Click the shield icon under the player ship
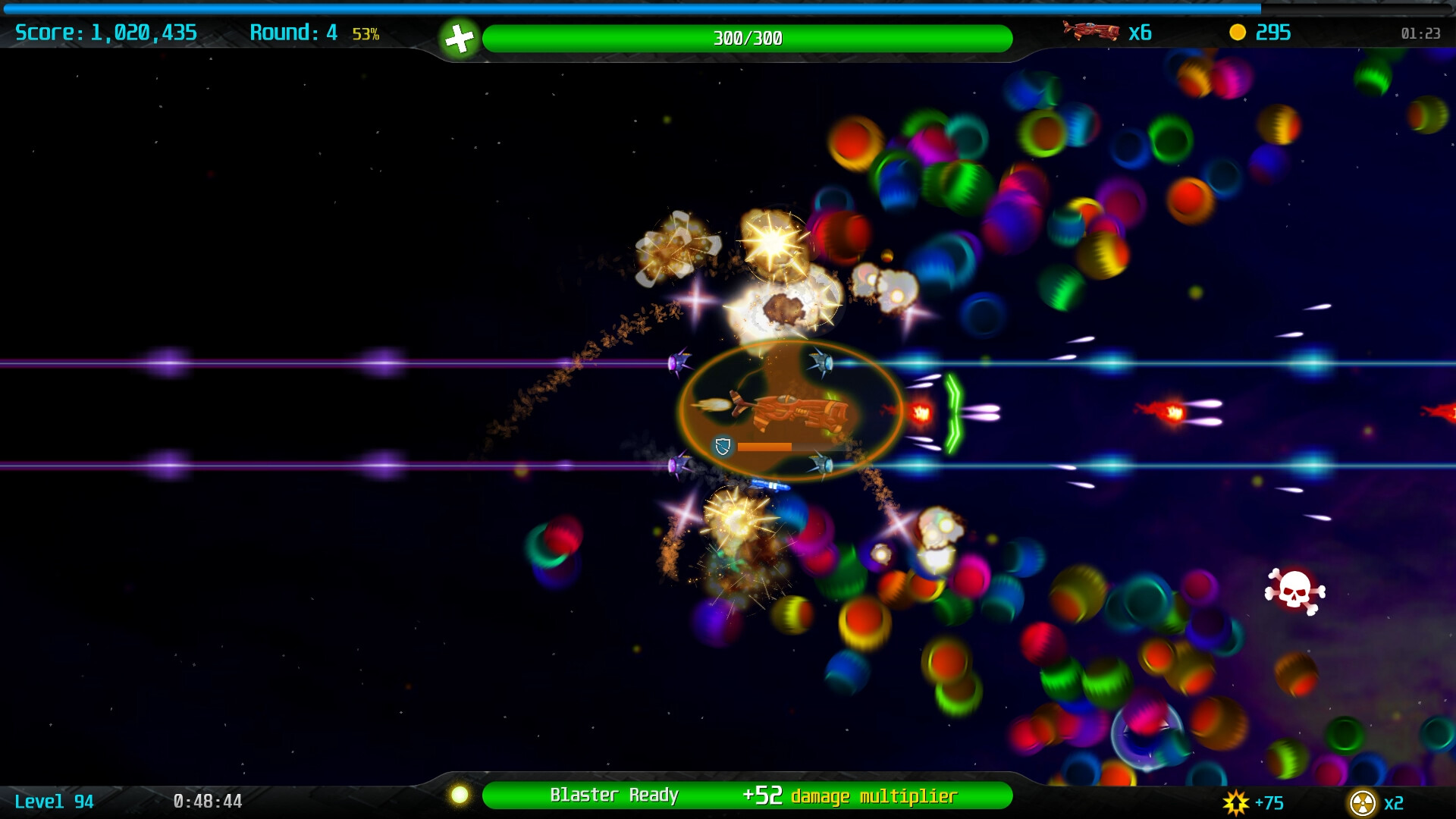The image size is (1456, 819). [x=721, y=447]
